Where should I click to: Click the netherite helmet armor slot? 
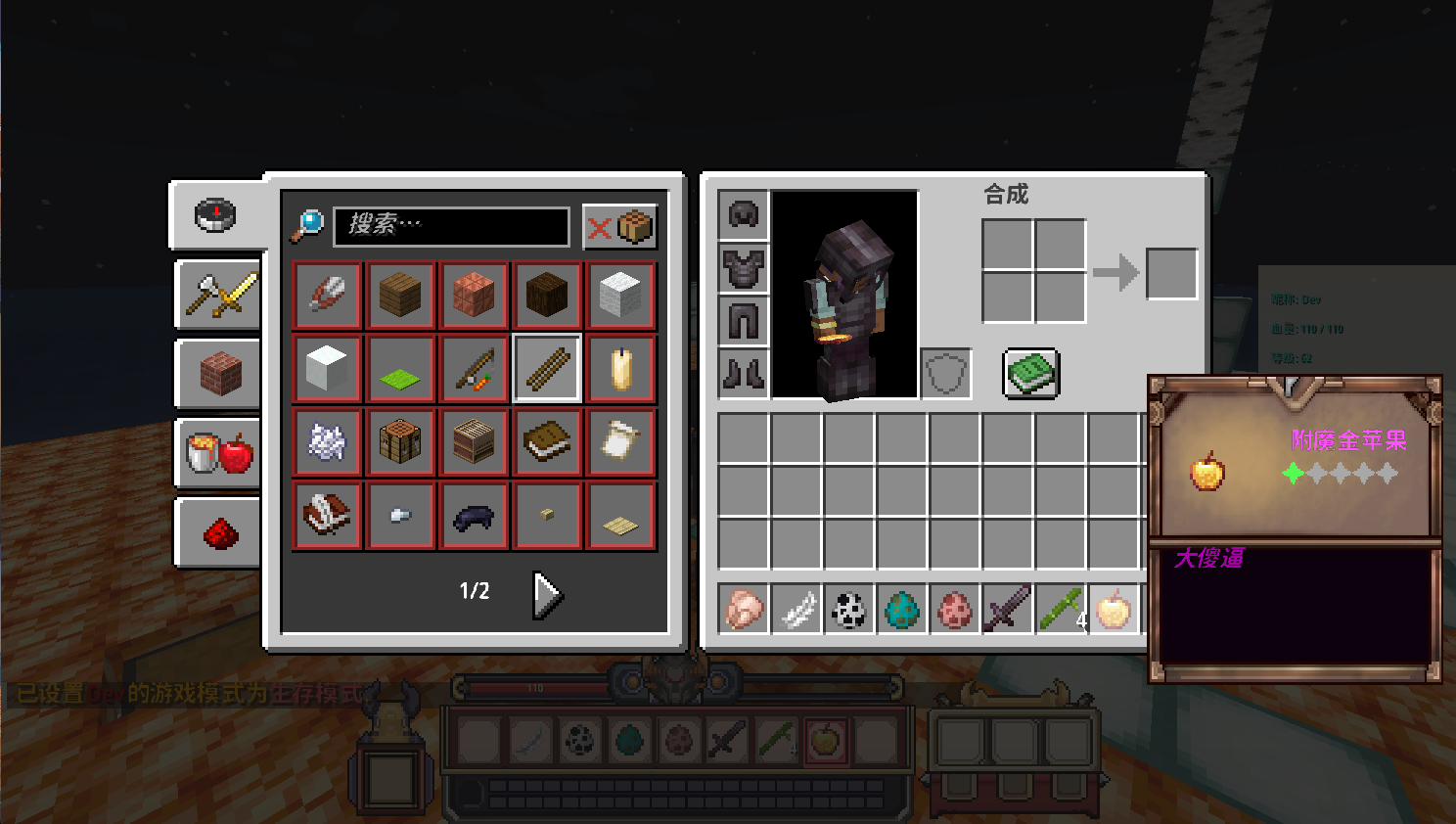[x=744, y=215]
